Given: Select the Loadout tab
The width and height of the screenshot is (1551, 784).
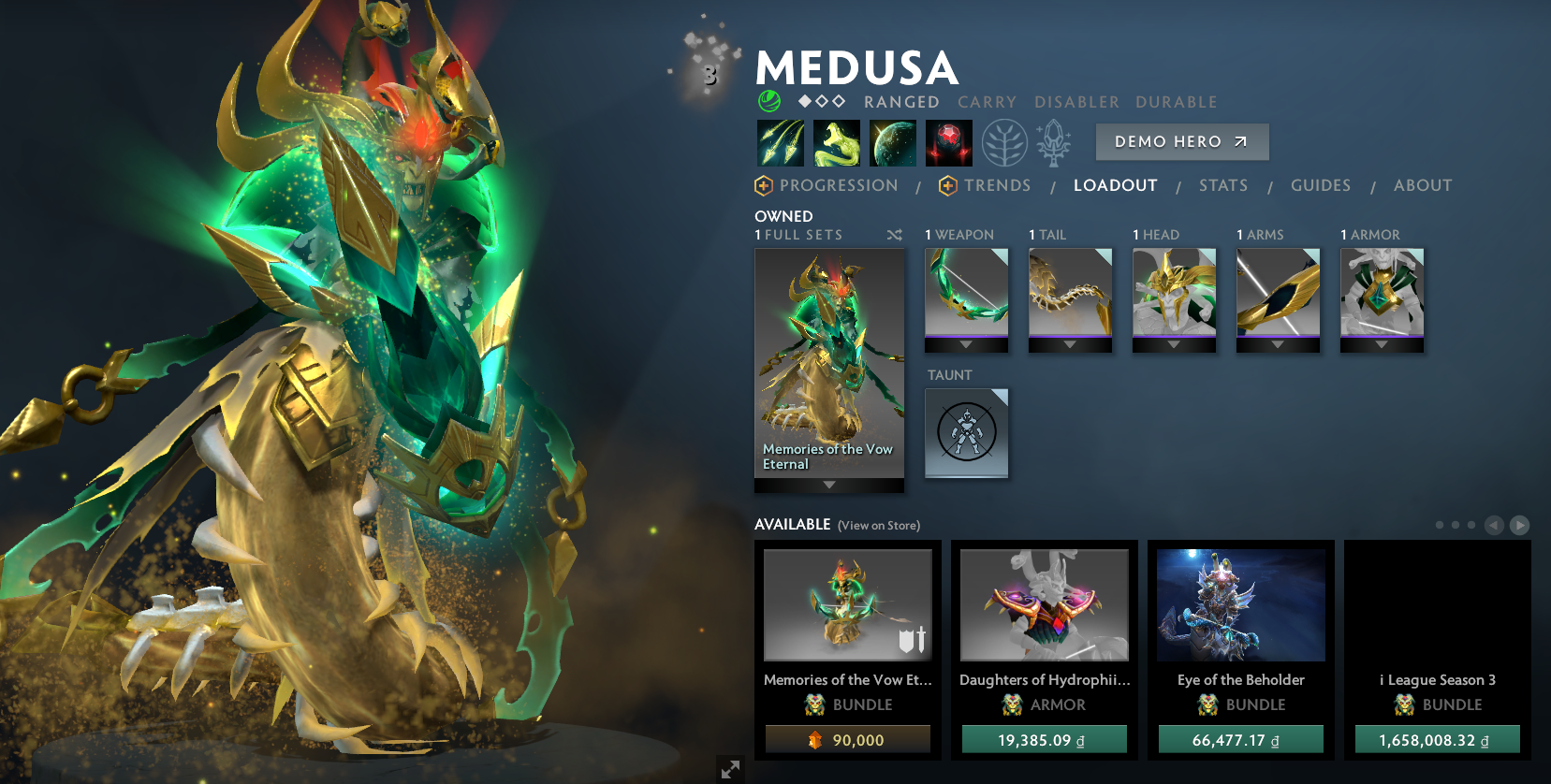Looking at the screenshot, I should pos(1115,185).
